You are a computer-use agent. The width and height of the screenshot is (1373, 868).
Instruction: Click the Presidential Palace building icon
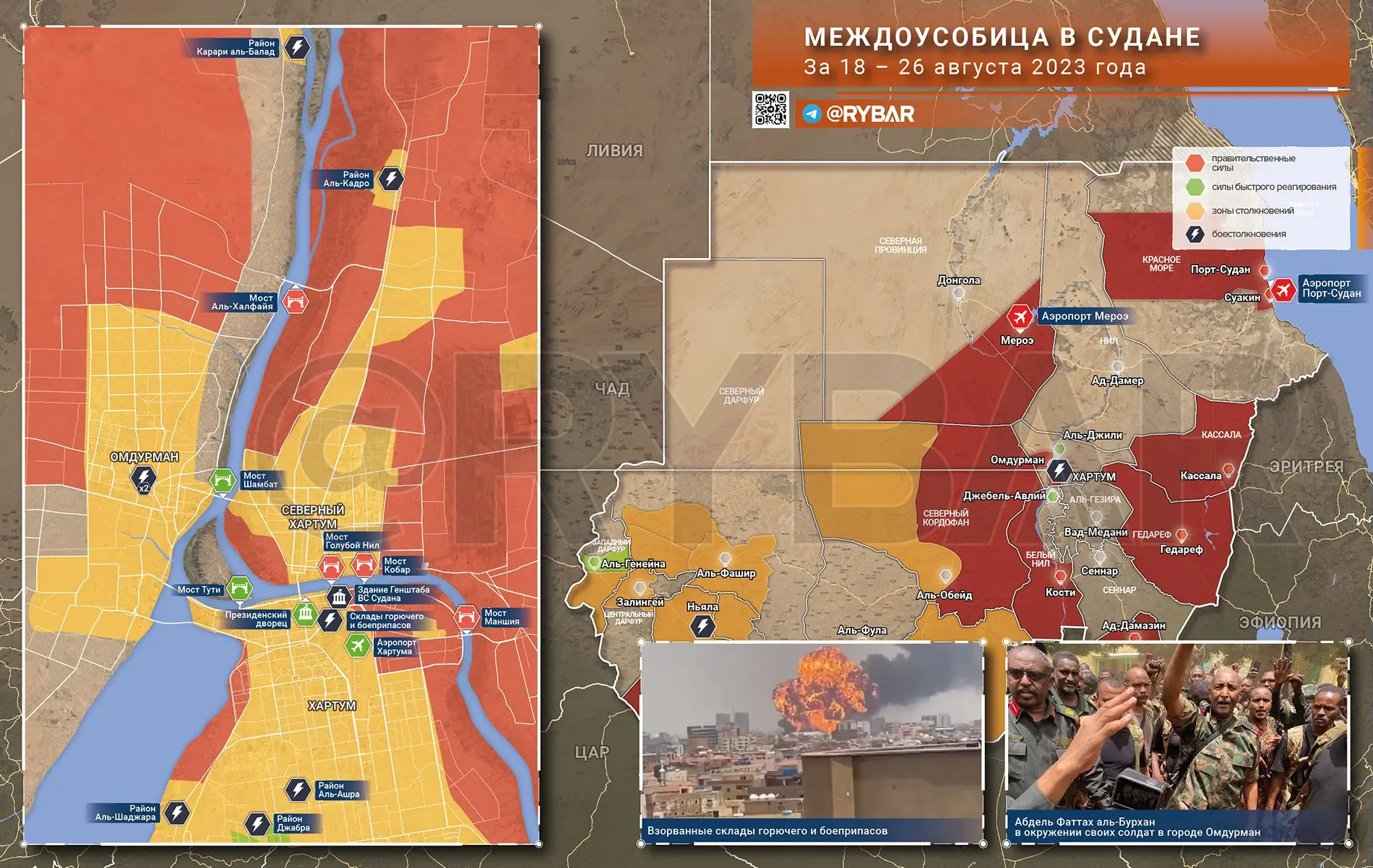coord(306,614)
